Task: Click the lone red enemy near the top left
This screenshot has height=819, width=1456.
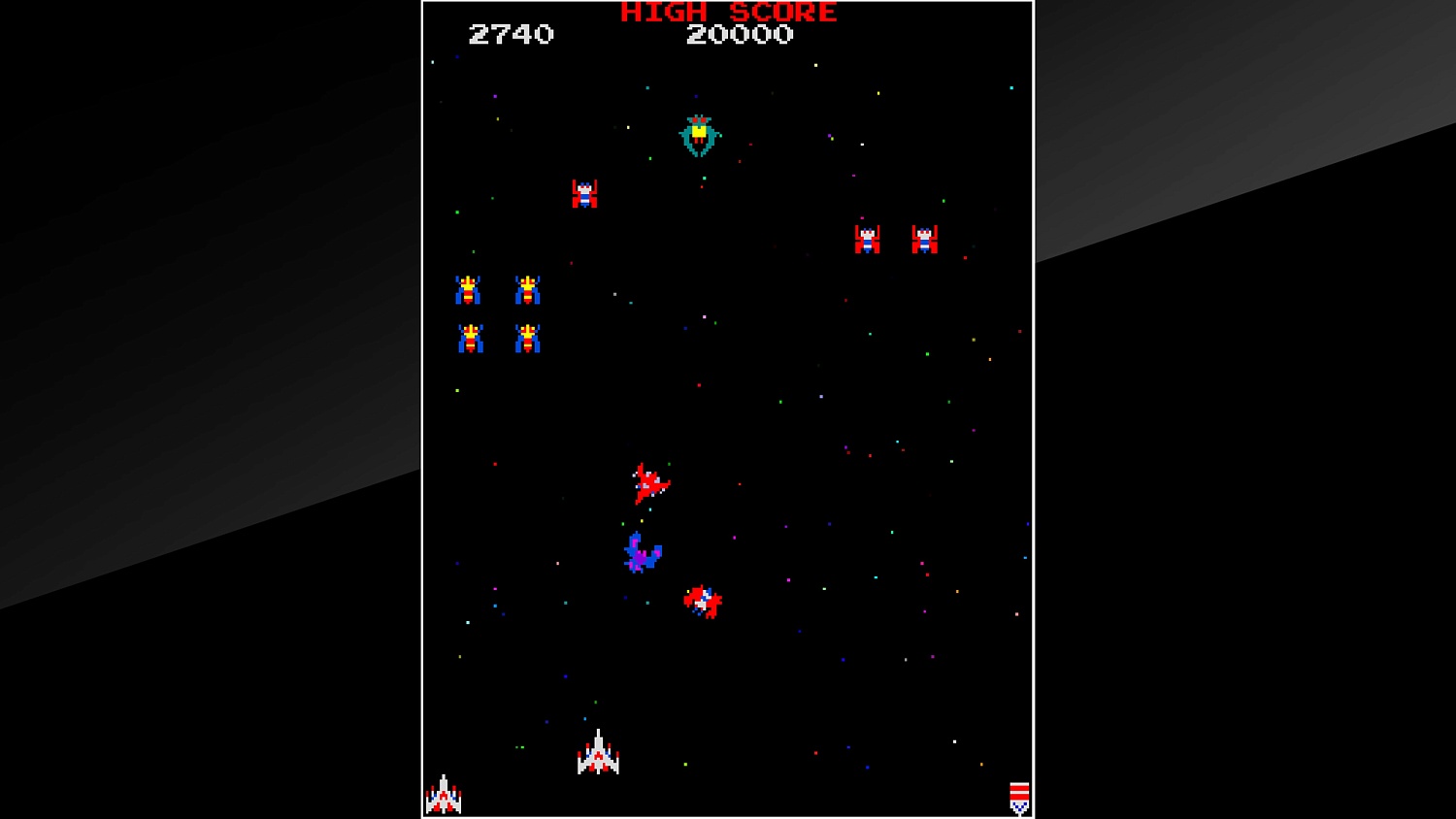Action: (584, 193)
